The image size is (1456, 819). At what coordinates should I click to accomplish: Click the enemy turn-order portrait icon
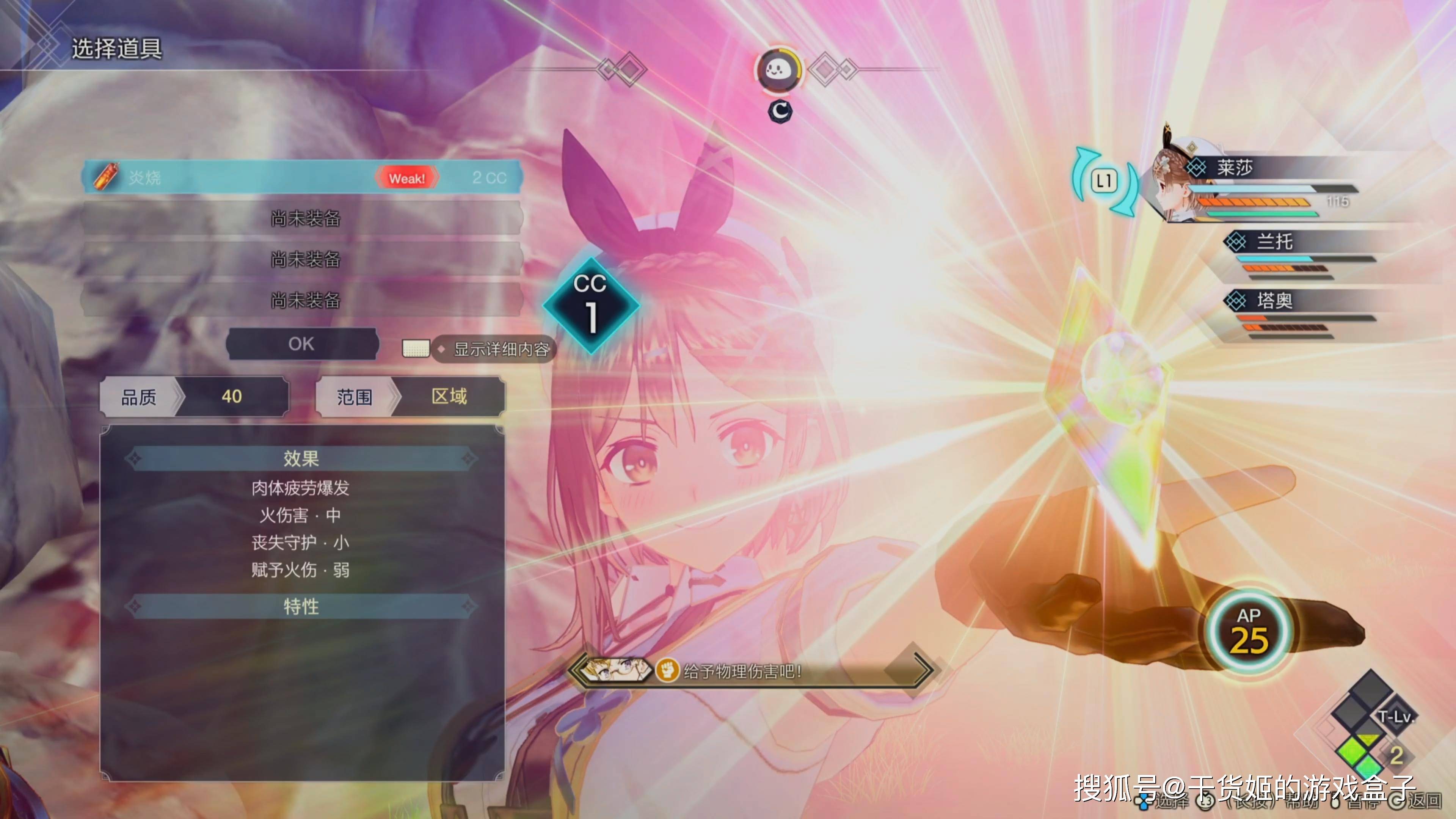779,71
